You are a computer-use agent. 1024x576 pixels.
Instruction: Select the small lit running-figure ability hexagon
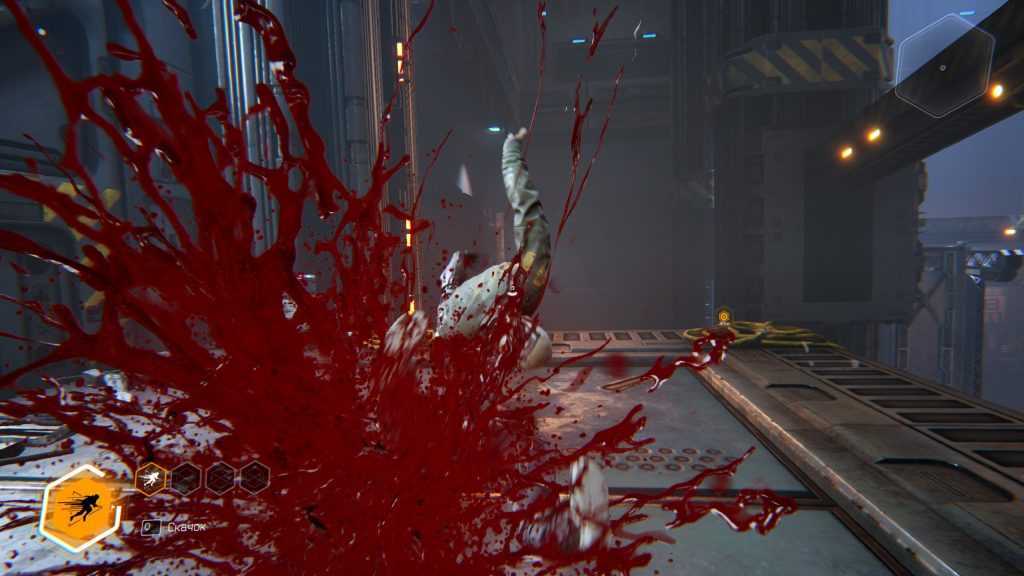tap(150, 479)
